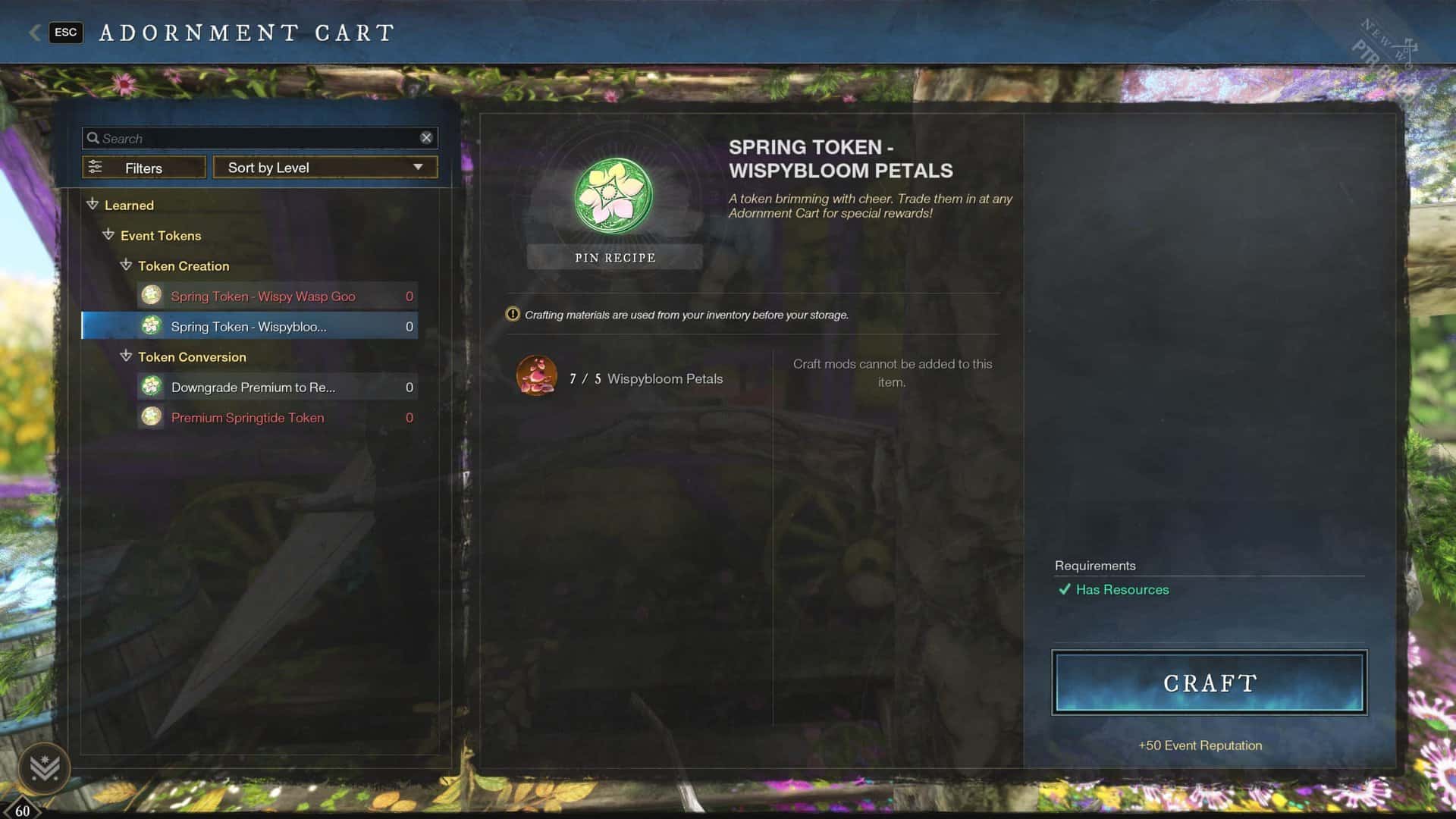Click the Wispybloom Petals material icon
Viewport: 1456px width, 819px height.
(536, 375)
